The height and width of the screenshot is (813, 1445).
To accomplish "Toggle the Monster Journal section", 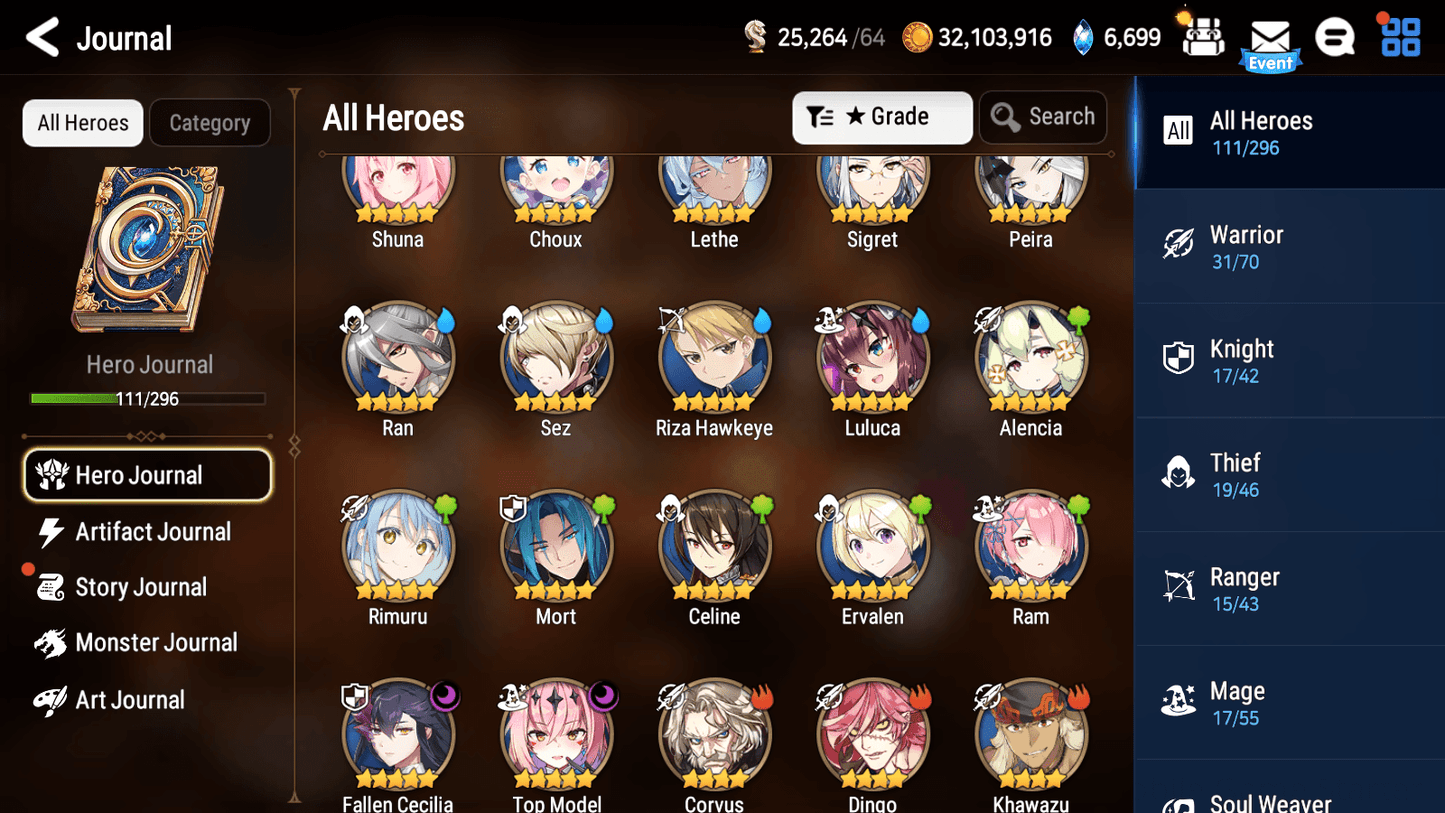I will pyautogui.click(x=156, y=642).
